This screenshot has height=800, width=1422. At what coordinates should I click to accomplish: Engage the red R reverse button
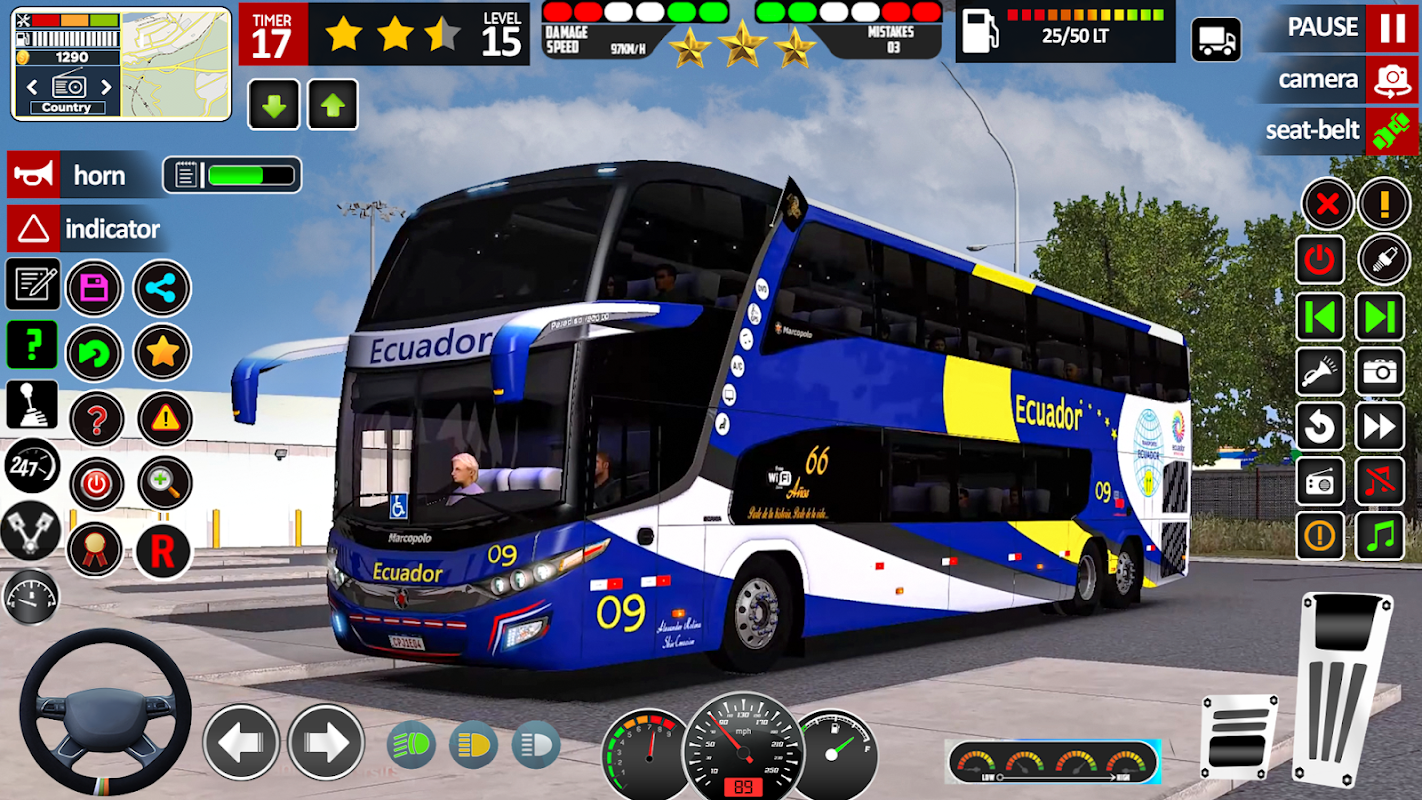(x=162, y=551)
